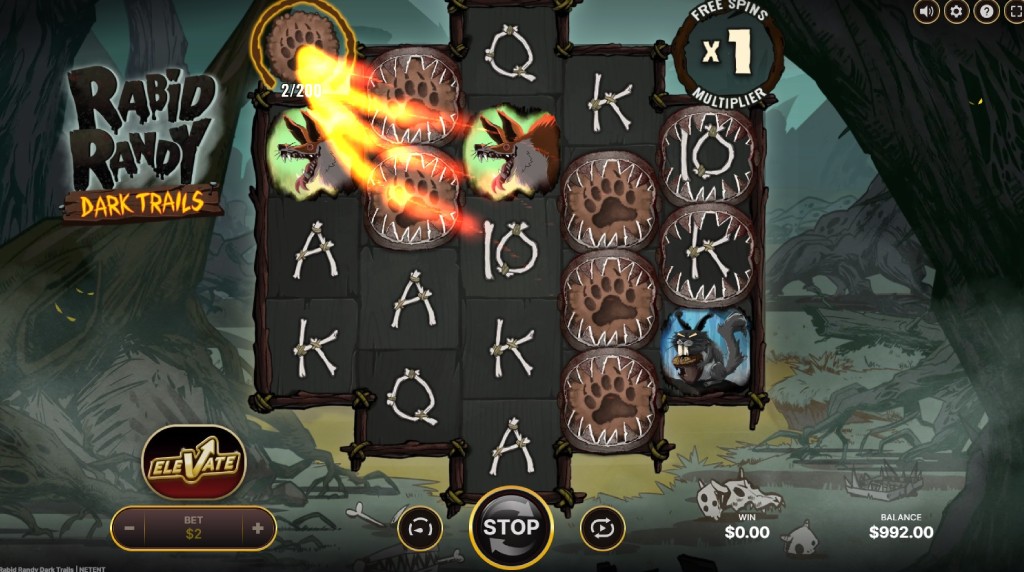This screenshot has width=1024, height=572.
Task: Activate the autoplay button
Action: (602, 528)
